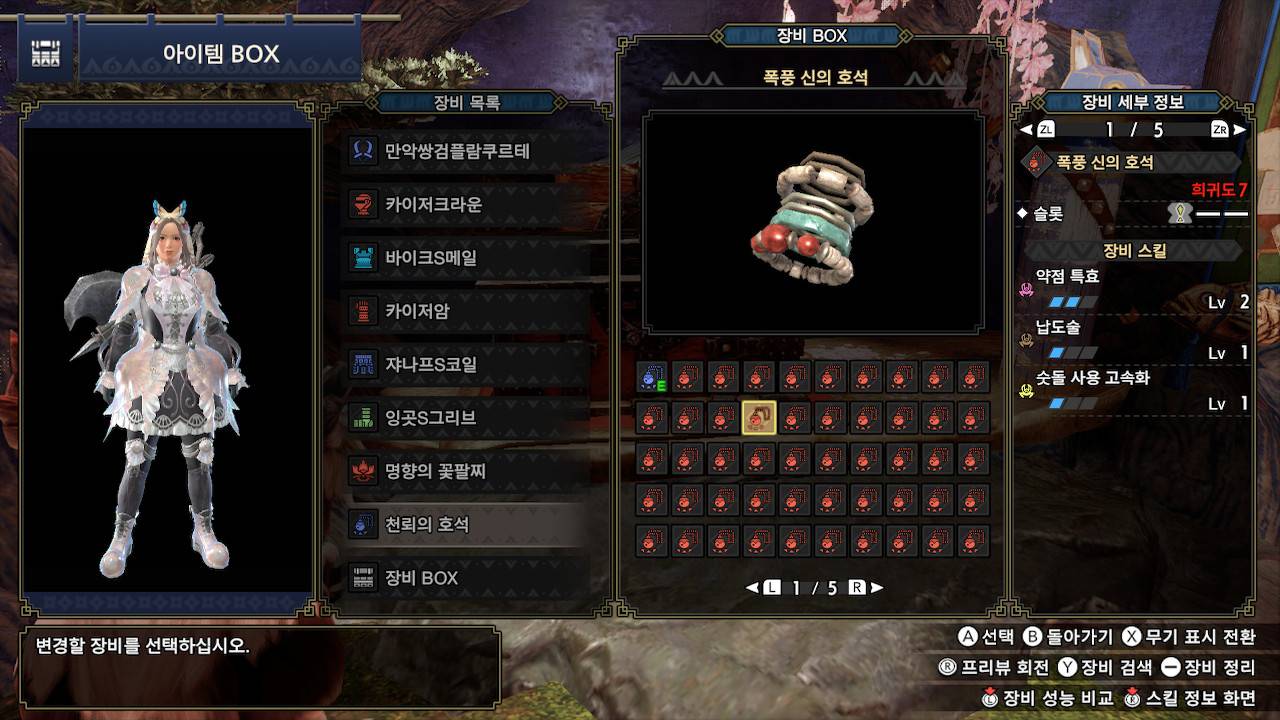Click the 아이템 BOX header icon

coord(45,54)
